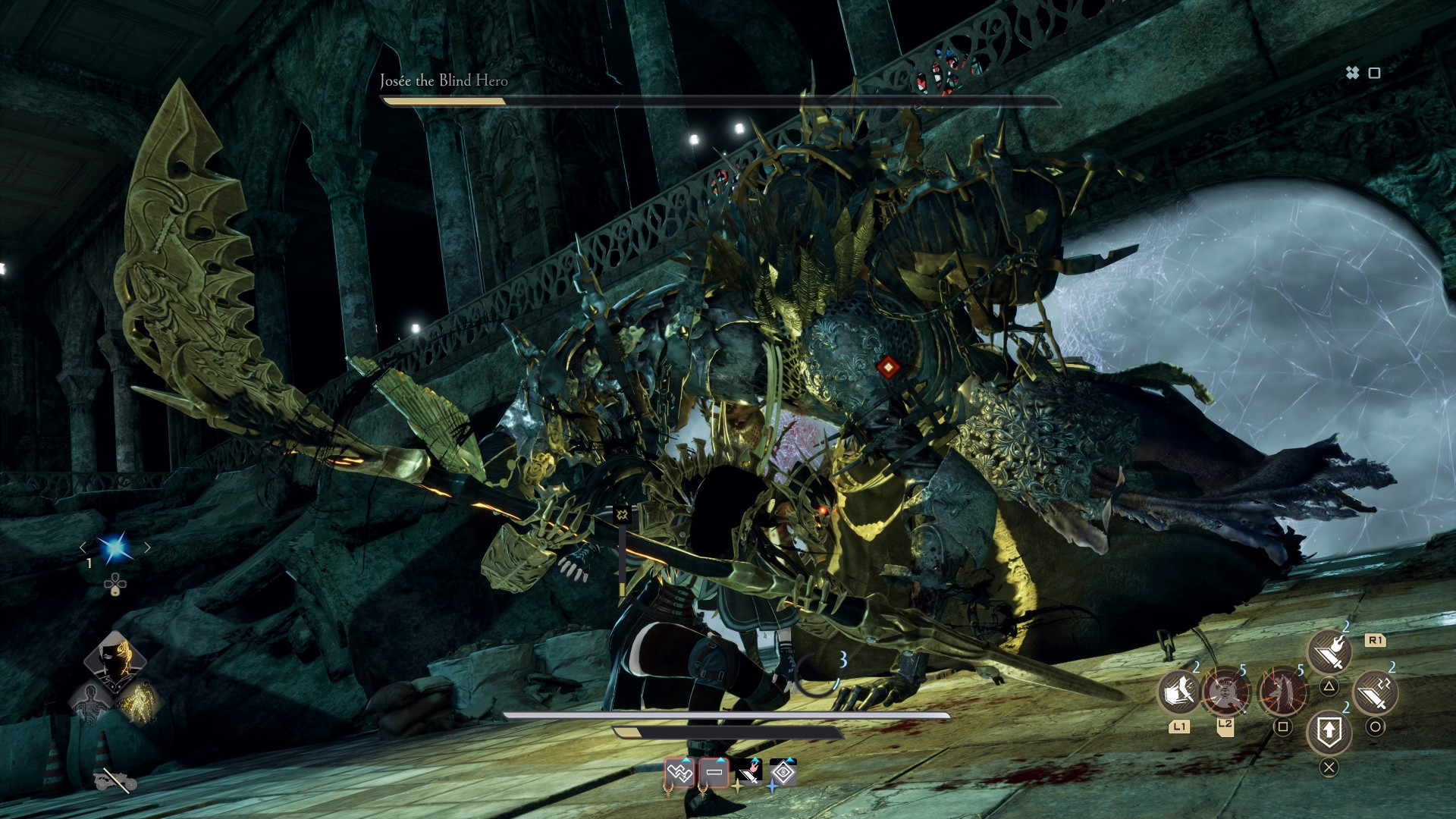The height and width of the screenshot is (819, 1456).
Task: Toggle the glowing golden body status icon
Action: tap(140, 703)
